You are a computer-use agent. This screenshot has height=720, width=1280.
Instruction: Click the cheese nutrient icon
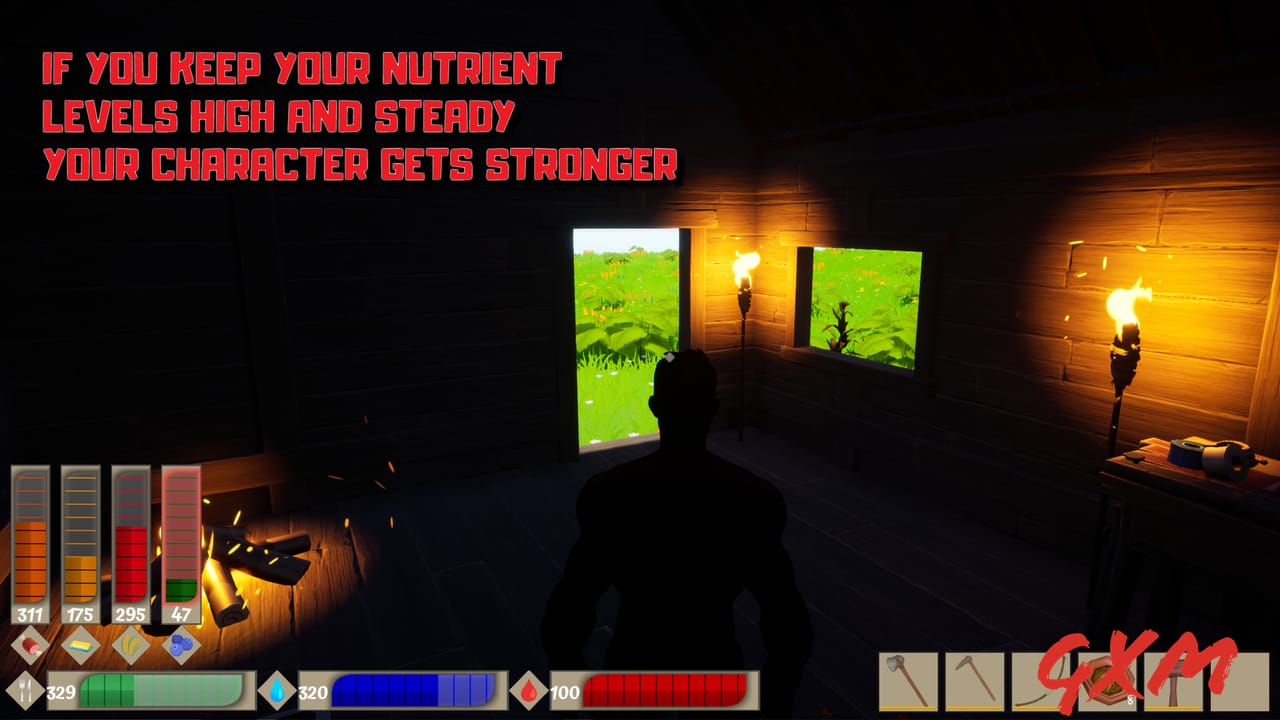(80, 645)
